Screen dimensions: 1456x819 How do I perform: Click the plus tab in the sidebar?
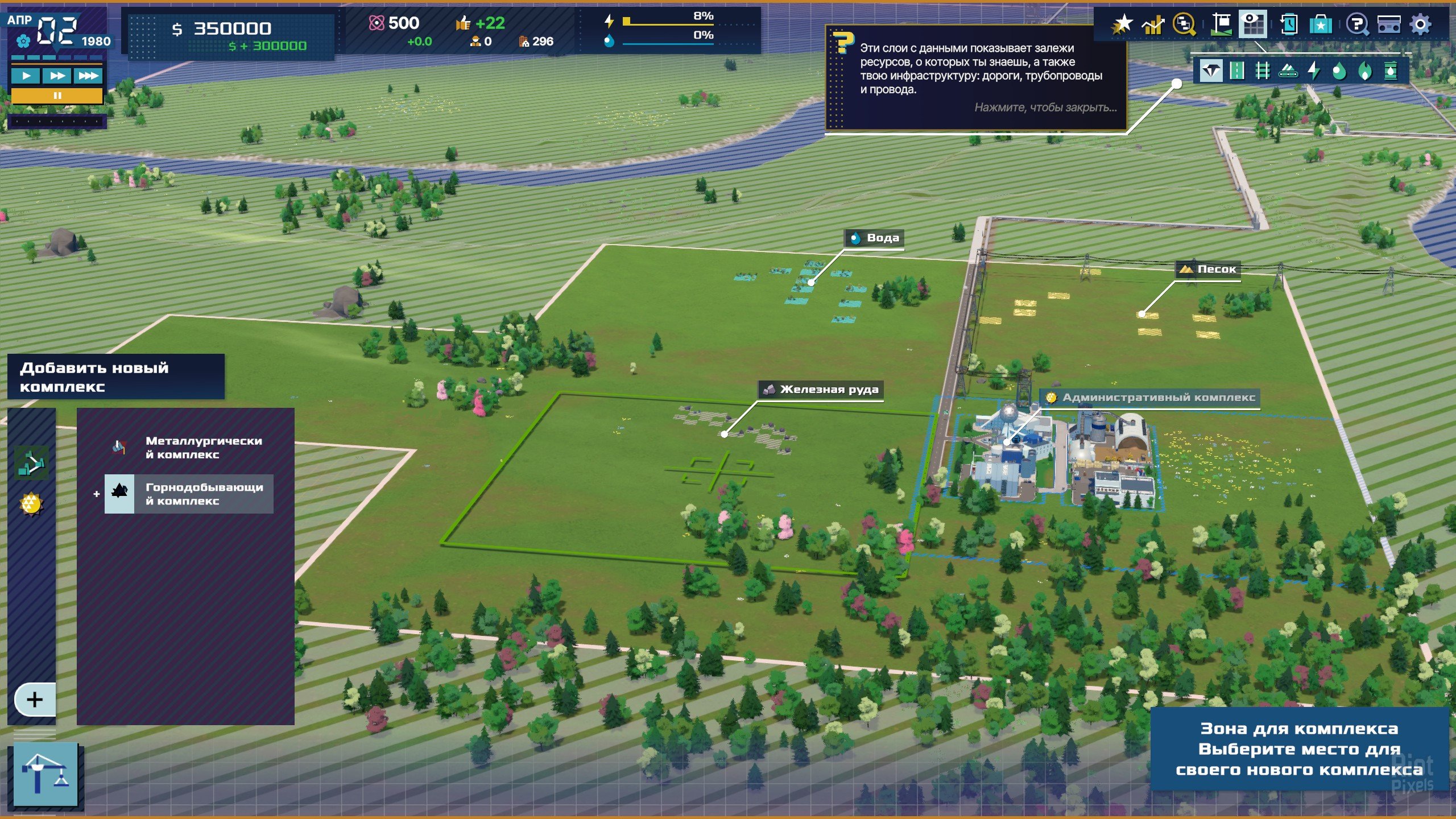(35, 699)
